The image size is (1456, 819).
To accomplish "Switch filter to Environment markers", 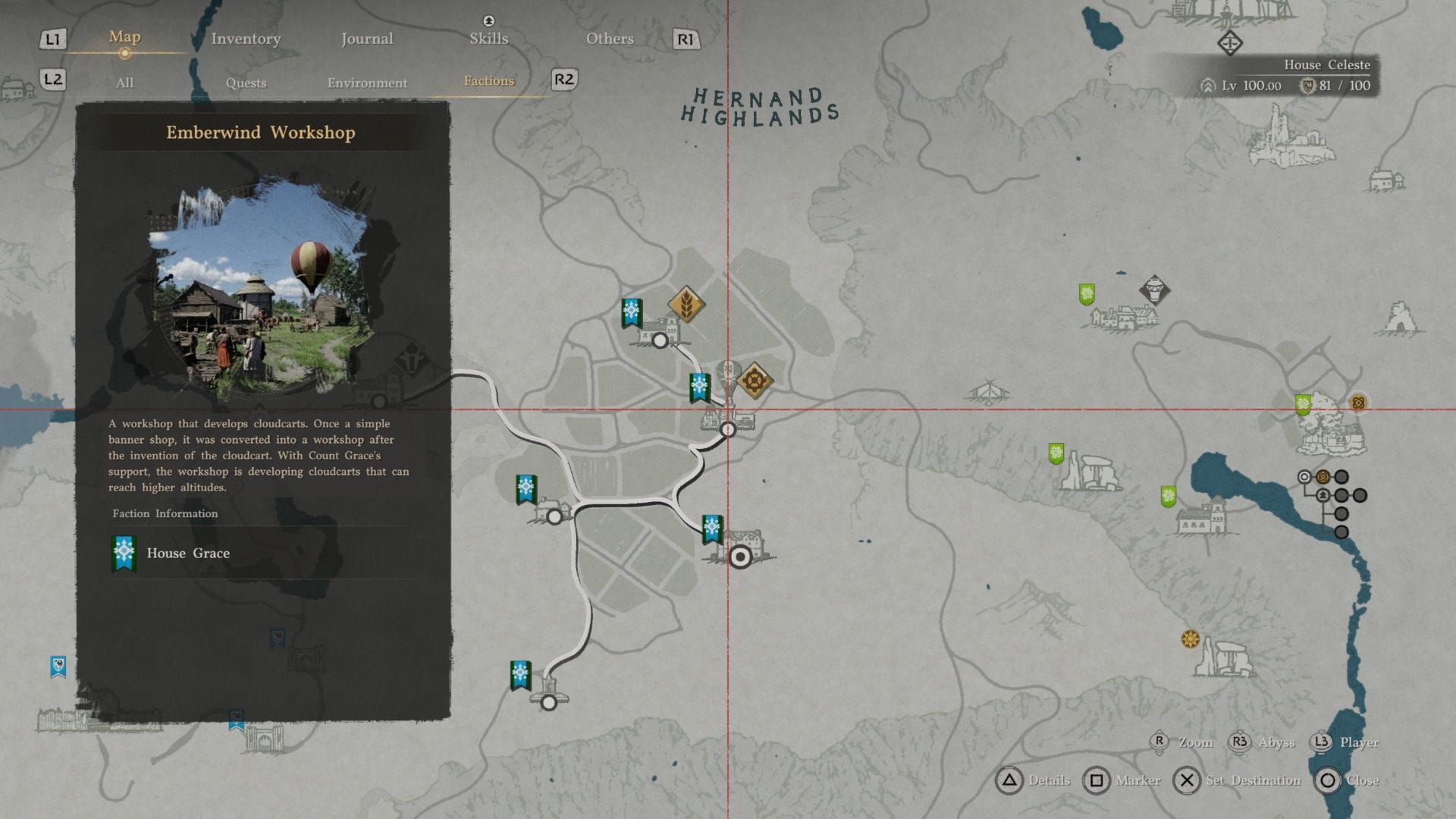I will point(366,83).
